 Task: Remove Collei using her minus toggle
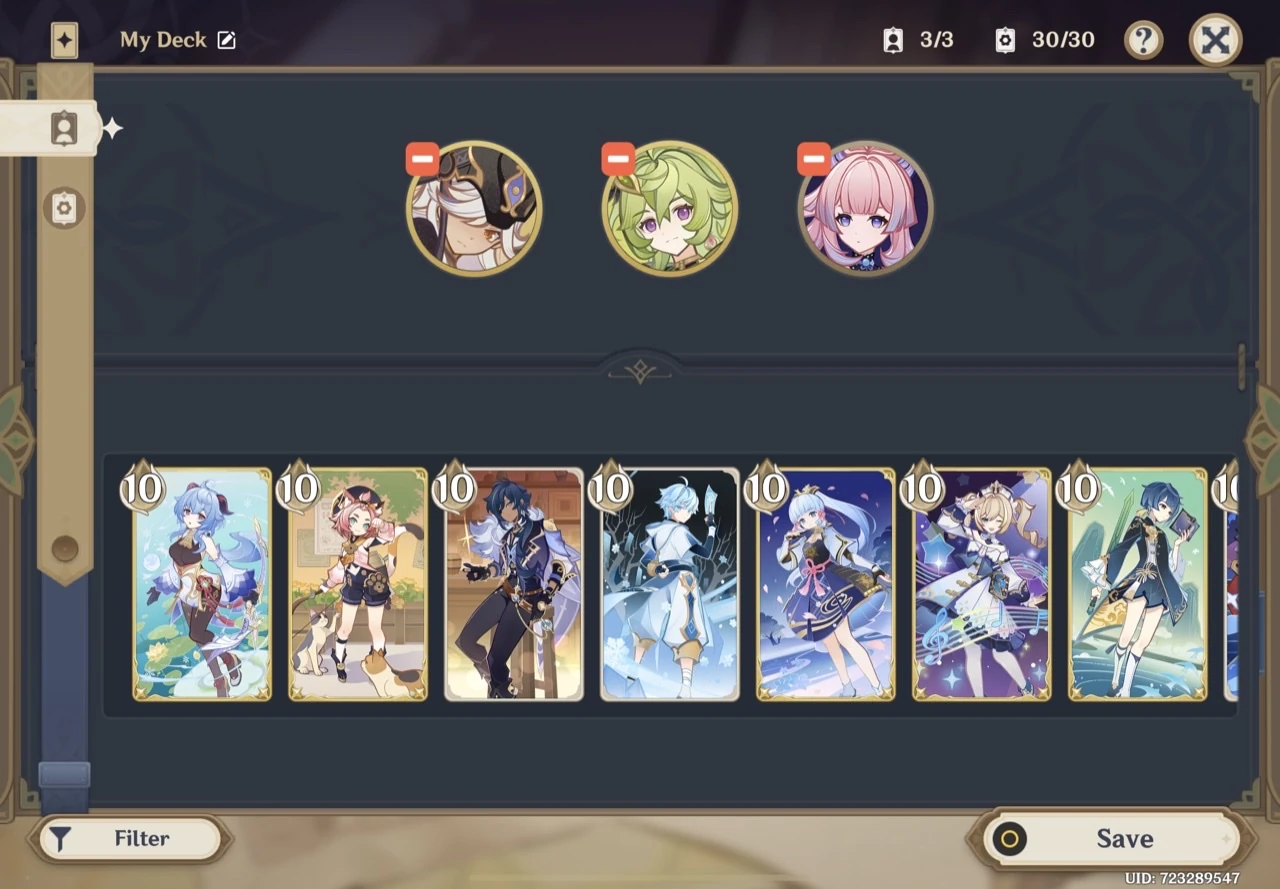(x=617, y=158)
